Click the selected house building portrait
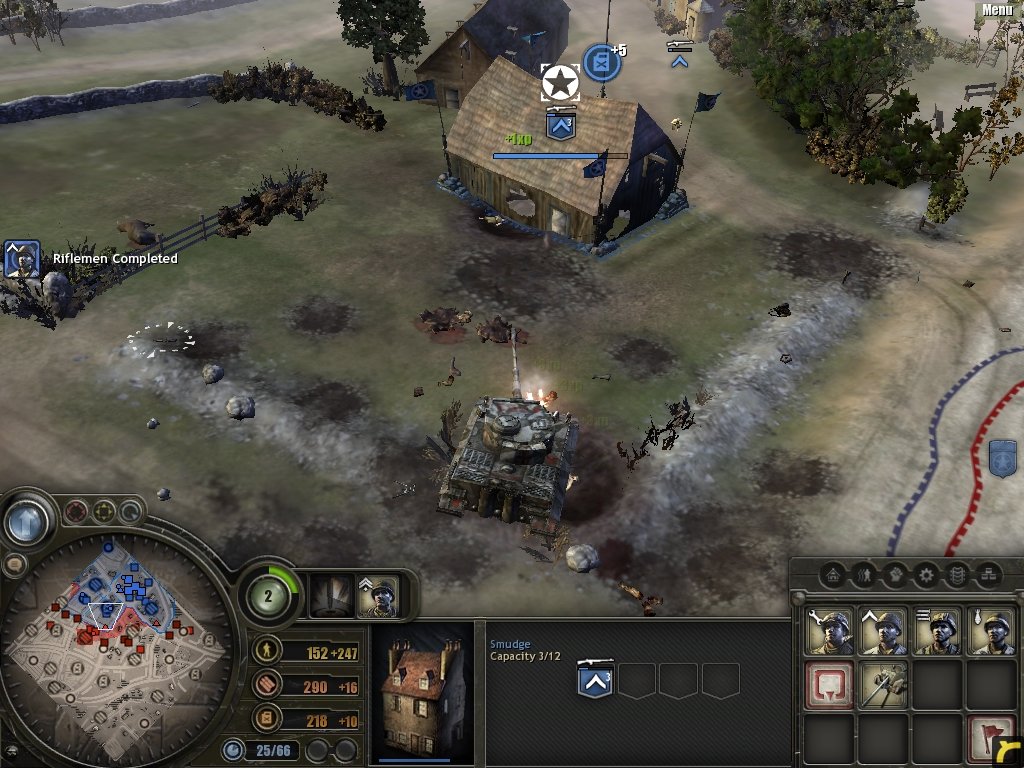Screen dimensions: 1024x768 [x=421, y=690]
